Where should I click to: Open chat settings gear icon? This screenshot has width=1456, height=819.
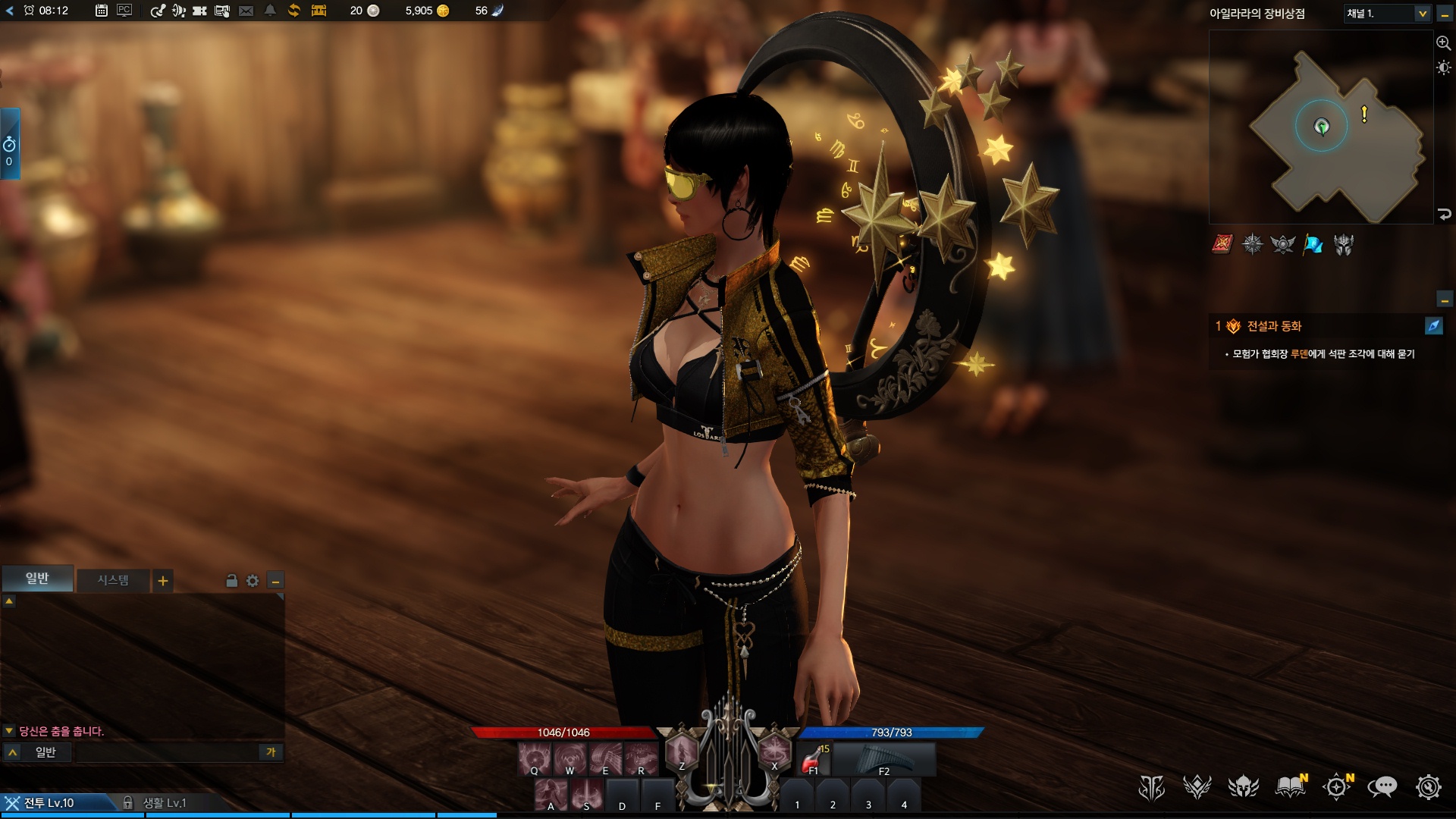click(x=253, y=581)
